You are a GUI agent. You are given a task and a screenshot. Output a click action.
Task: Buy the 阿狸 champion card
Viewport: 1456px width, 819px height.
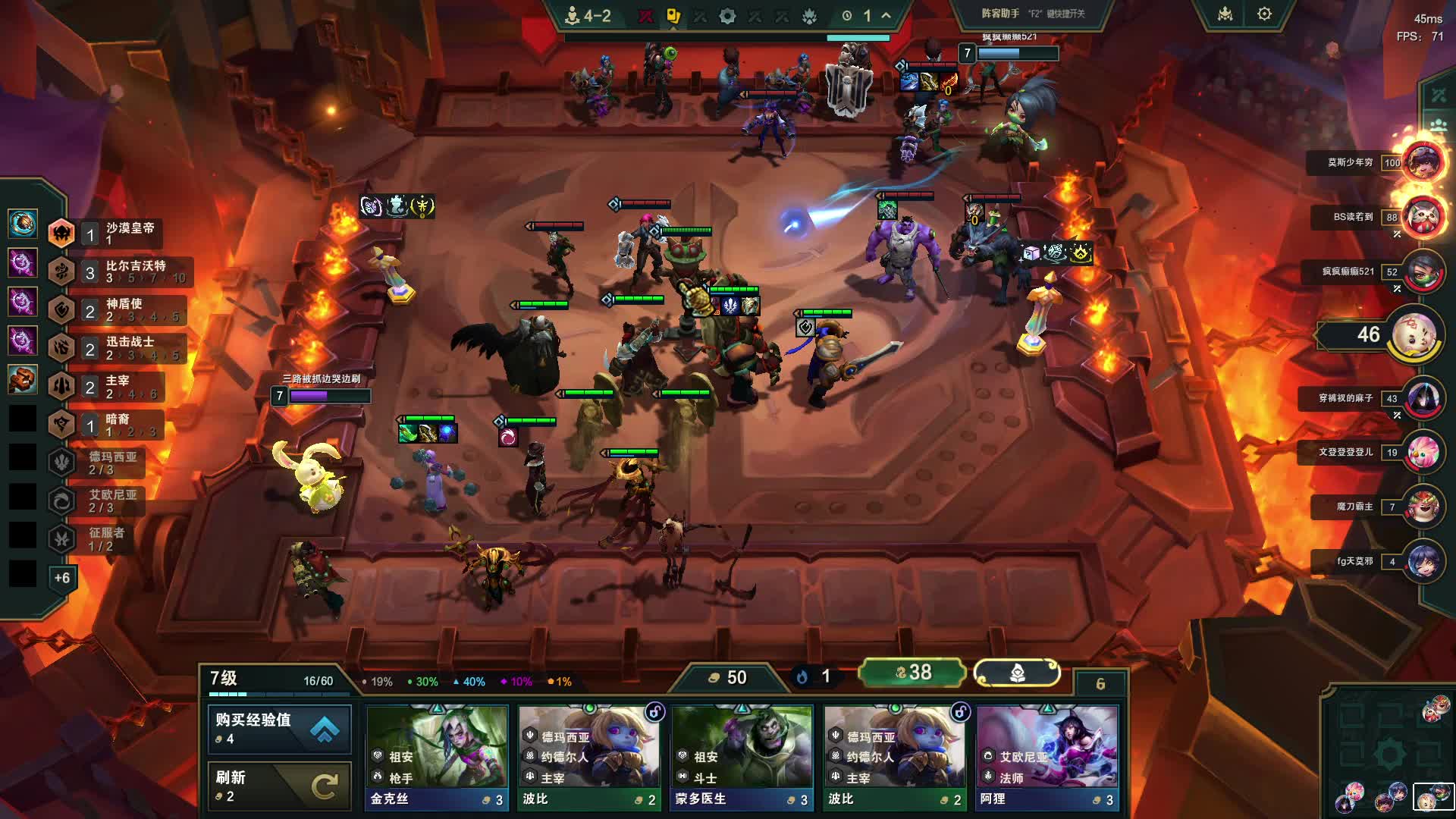tap(1047, 757)
